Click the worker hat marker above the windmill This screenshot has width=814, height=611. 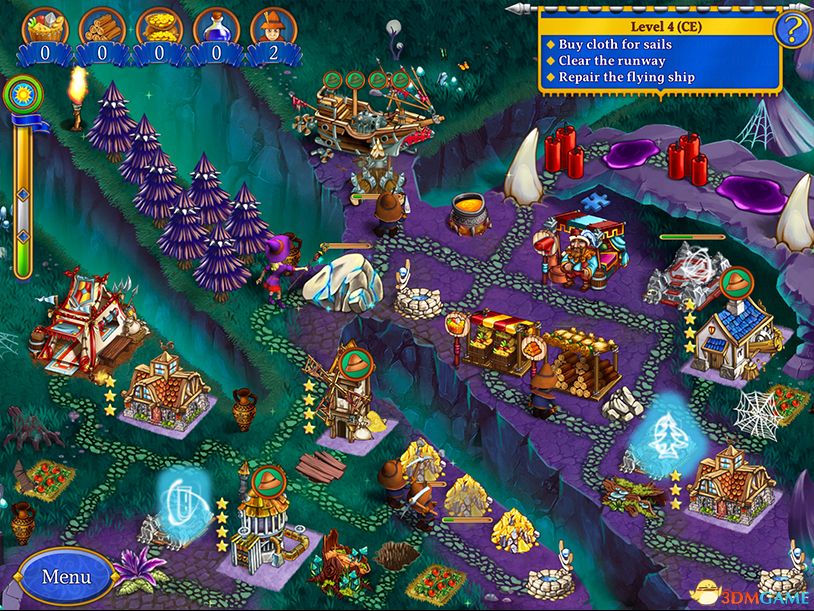click(354, 358)
